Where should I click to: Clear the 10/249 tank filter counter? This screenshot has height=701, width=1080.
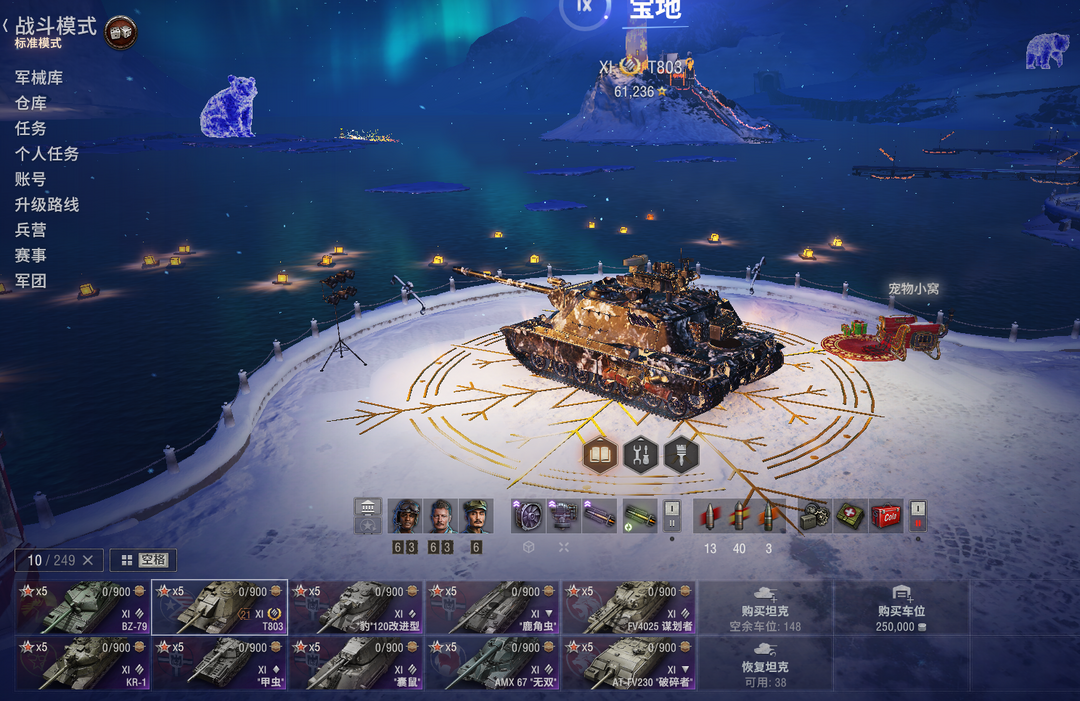pos(87,560)
